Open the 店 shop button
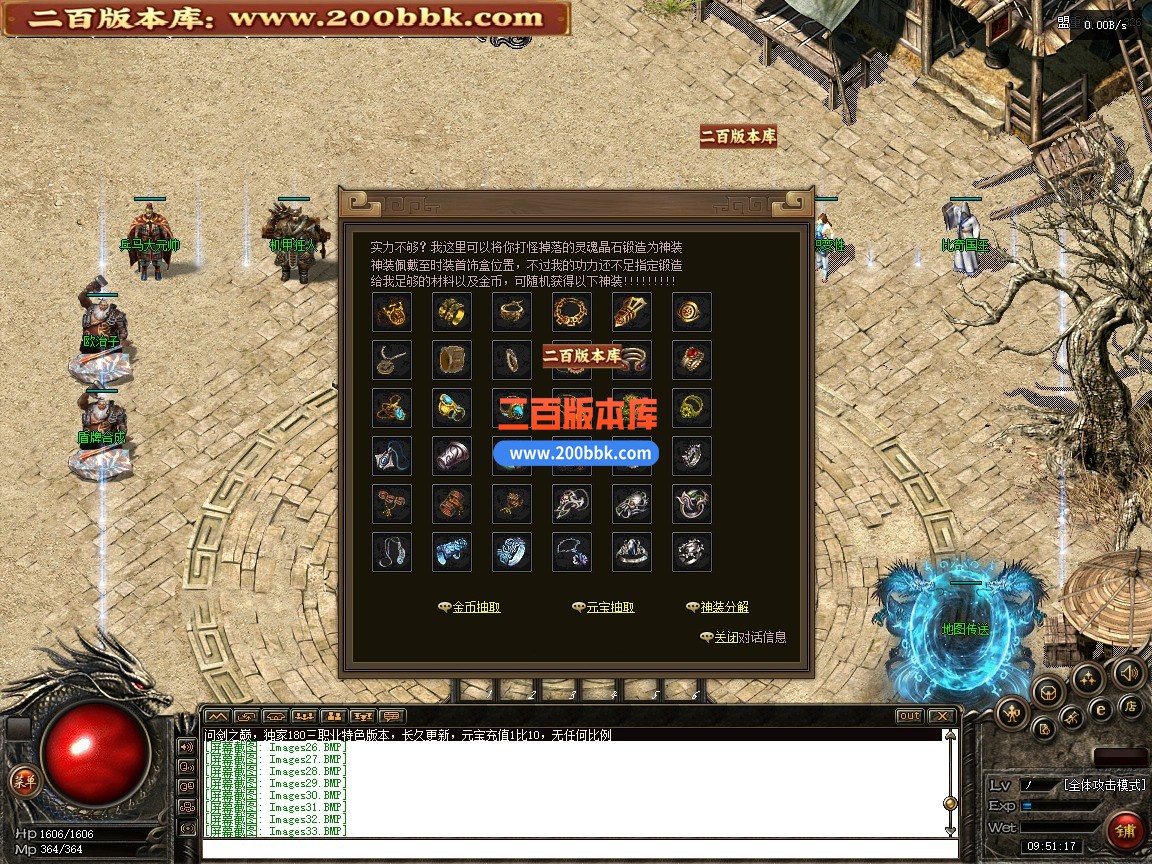1152x864 pixels. click(1130, 706)
